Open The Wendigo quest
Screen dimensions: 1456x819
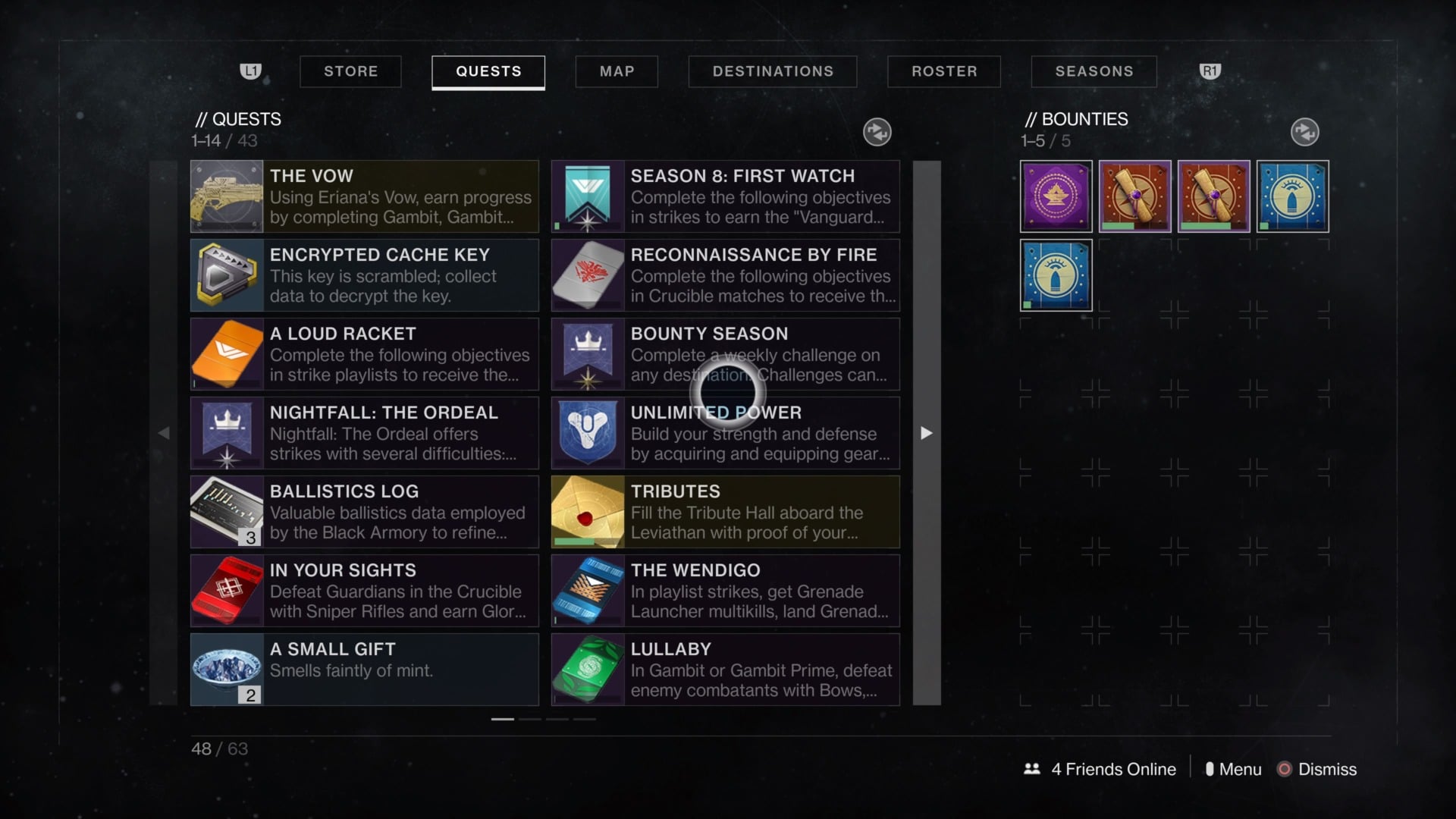click(x=726, y=591)
